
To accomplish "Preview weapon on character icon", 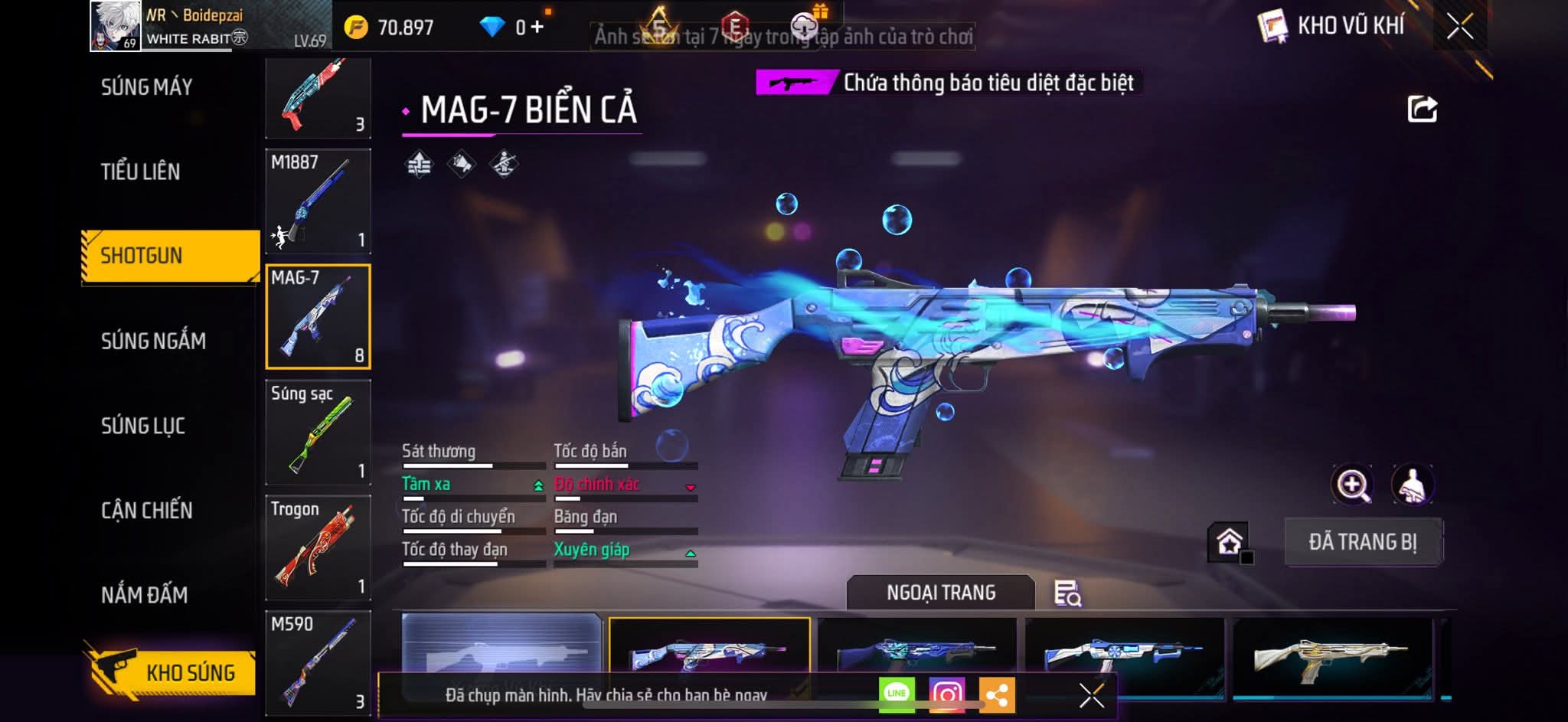I will click(1413, 485).
